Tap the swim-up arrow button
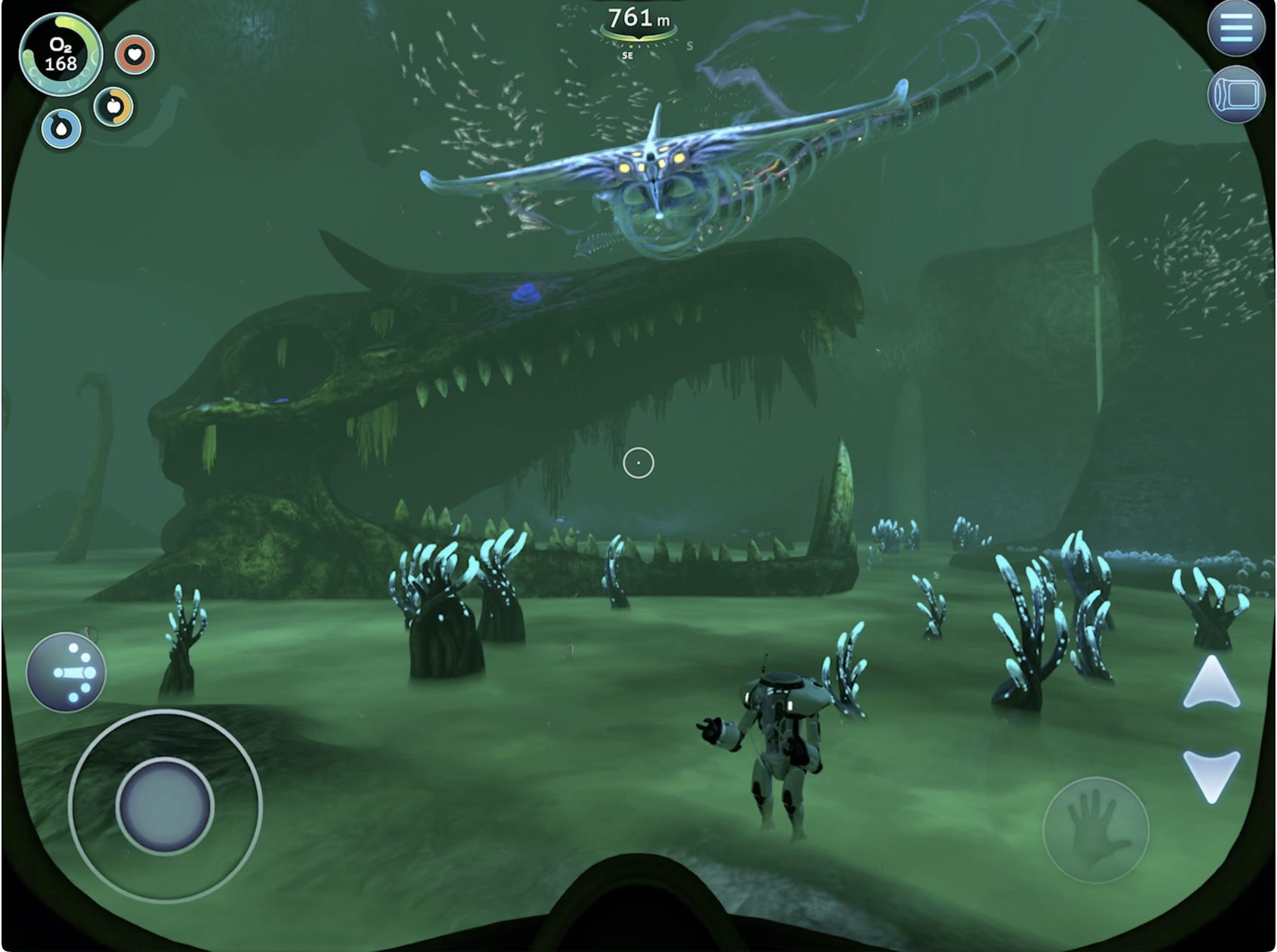 coord(1211,684)
